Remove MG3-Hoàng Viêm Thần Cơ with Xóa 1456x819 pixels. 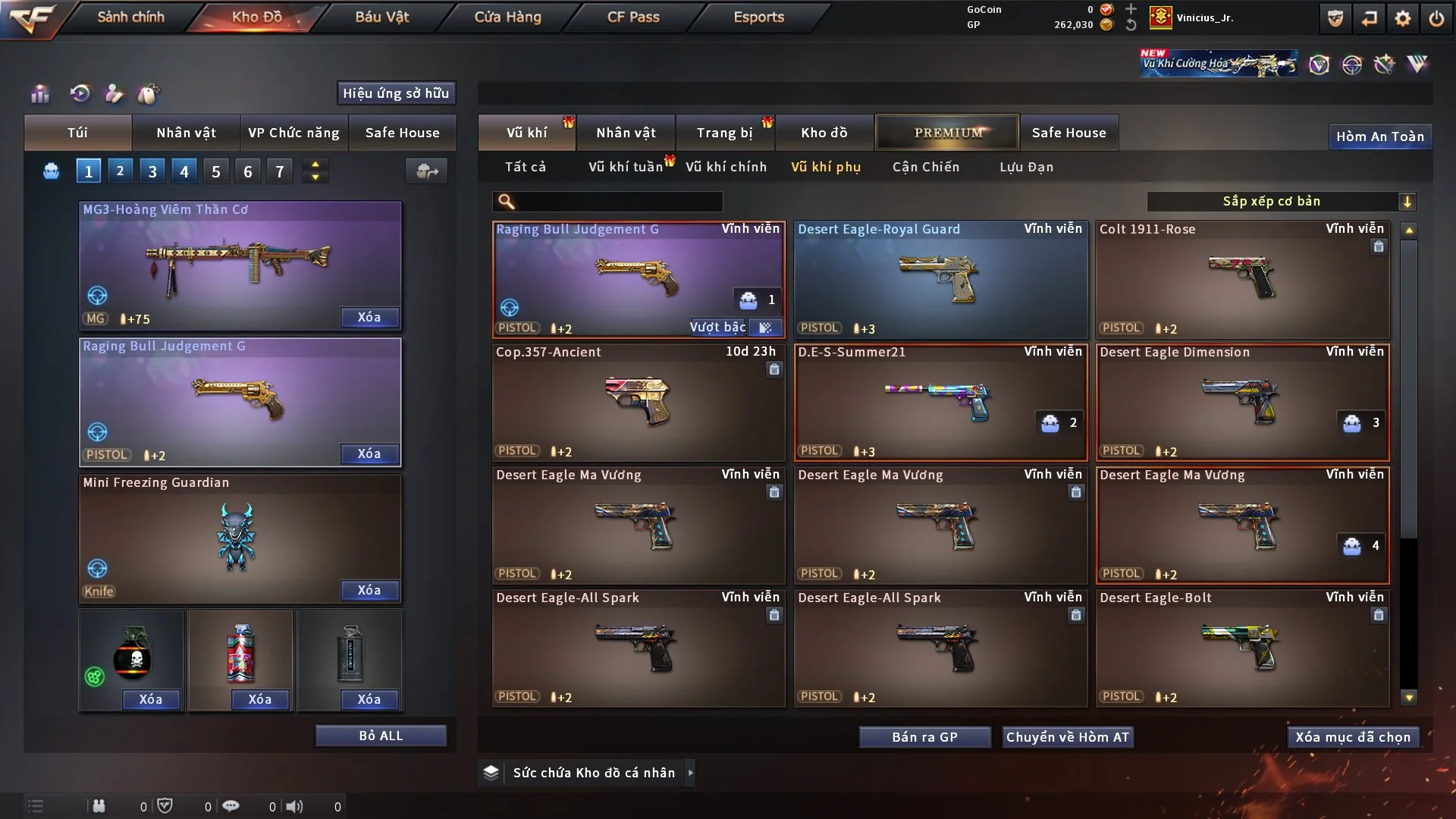point(369,317)
